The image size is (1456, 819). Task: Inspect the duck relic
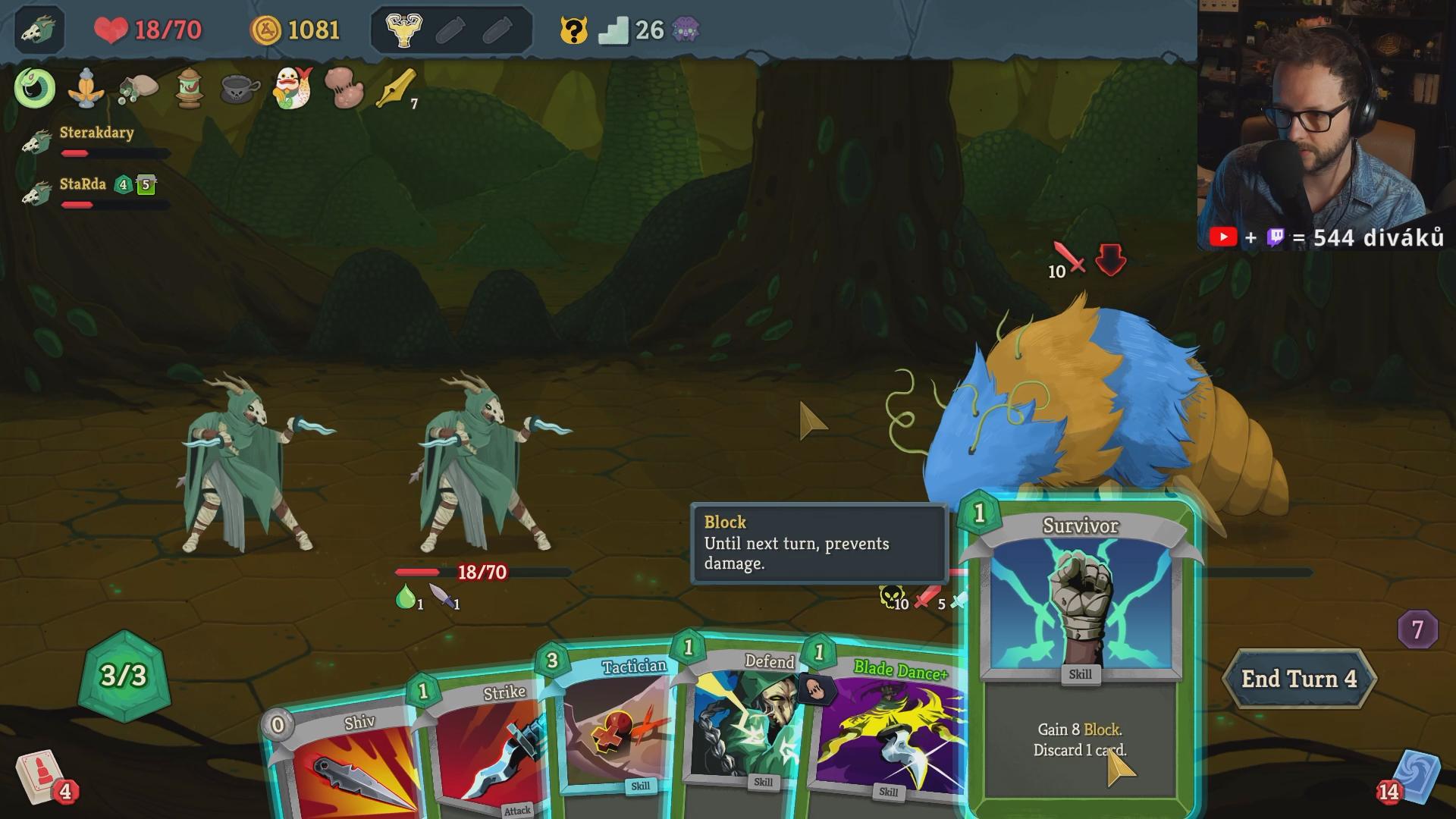click(x=292, y=88)
